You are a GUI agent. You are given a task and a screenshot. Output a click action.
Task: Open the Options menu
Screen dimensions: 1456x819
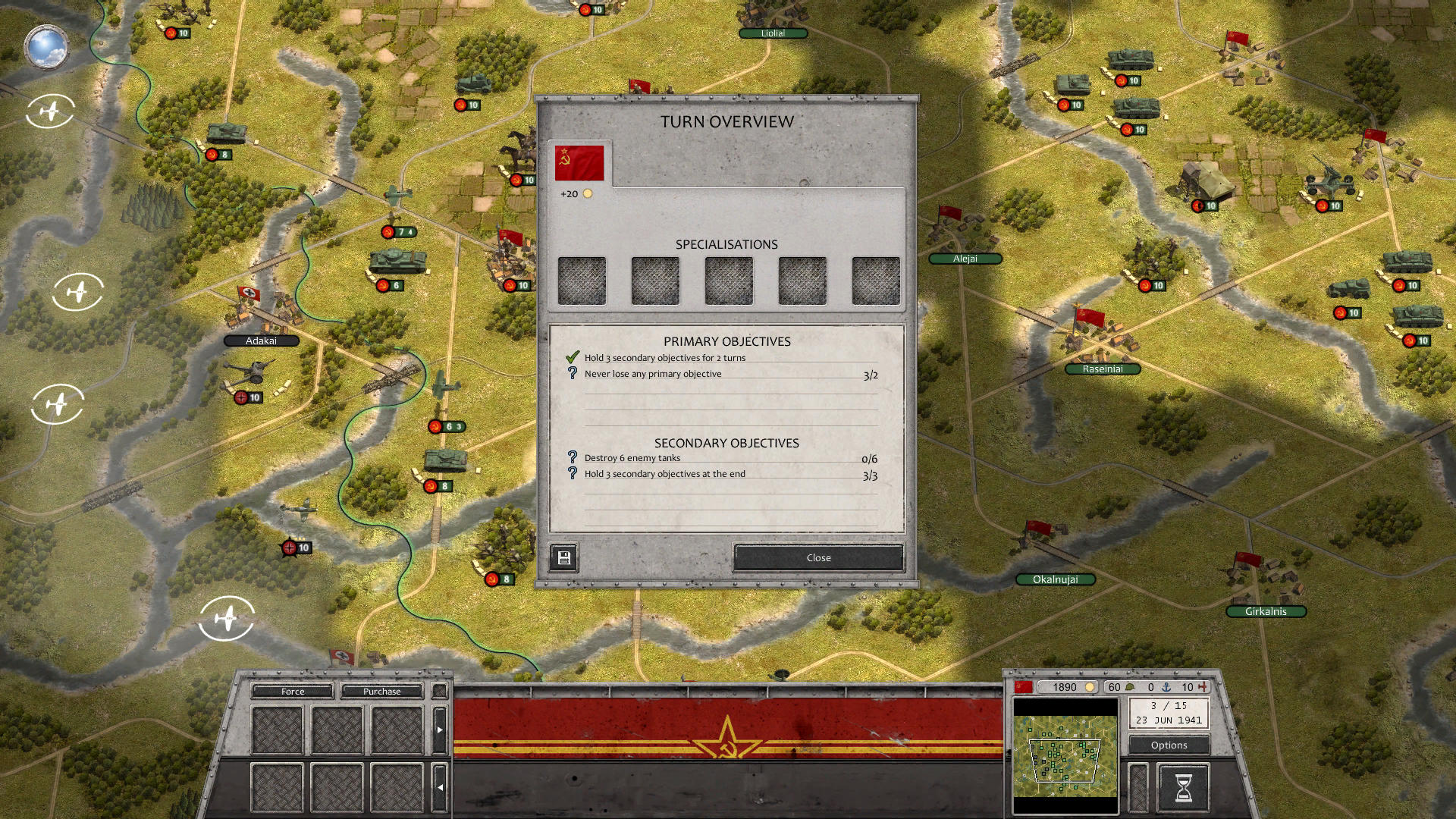click(x=1168, y=745)
